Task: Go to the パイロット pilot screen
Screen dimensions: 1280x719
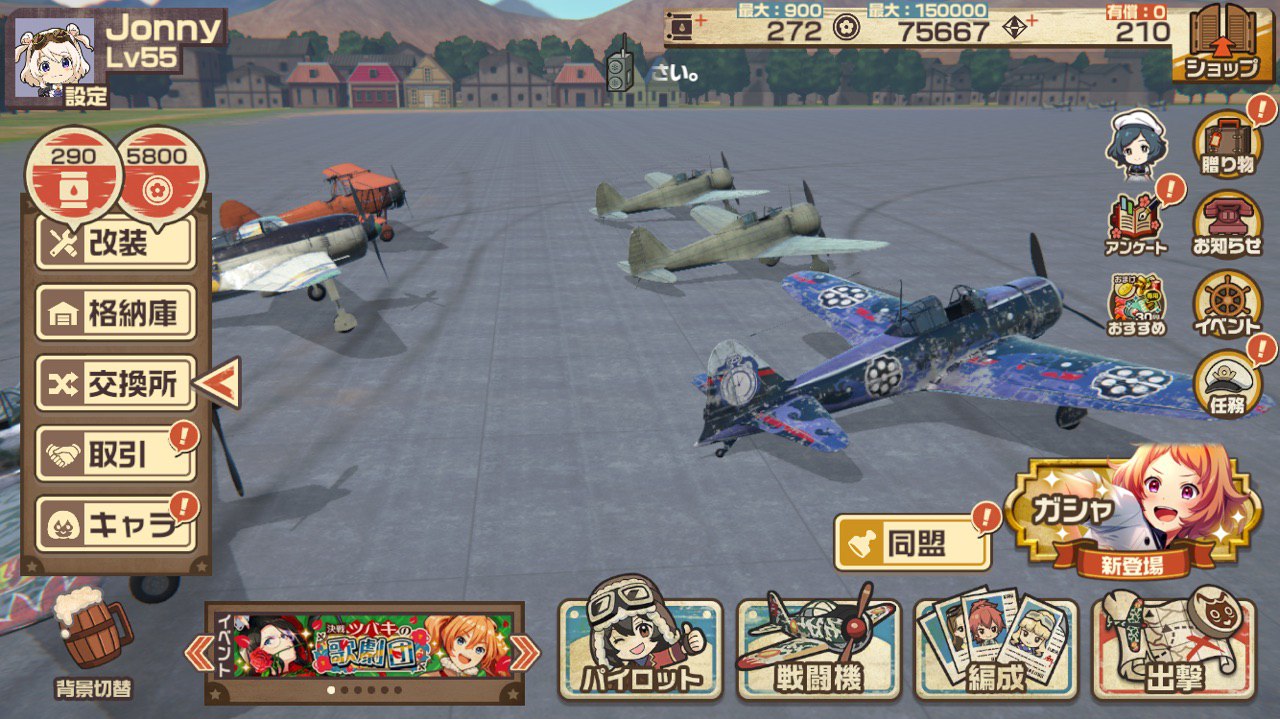Action: 640,648
